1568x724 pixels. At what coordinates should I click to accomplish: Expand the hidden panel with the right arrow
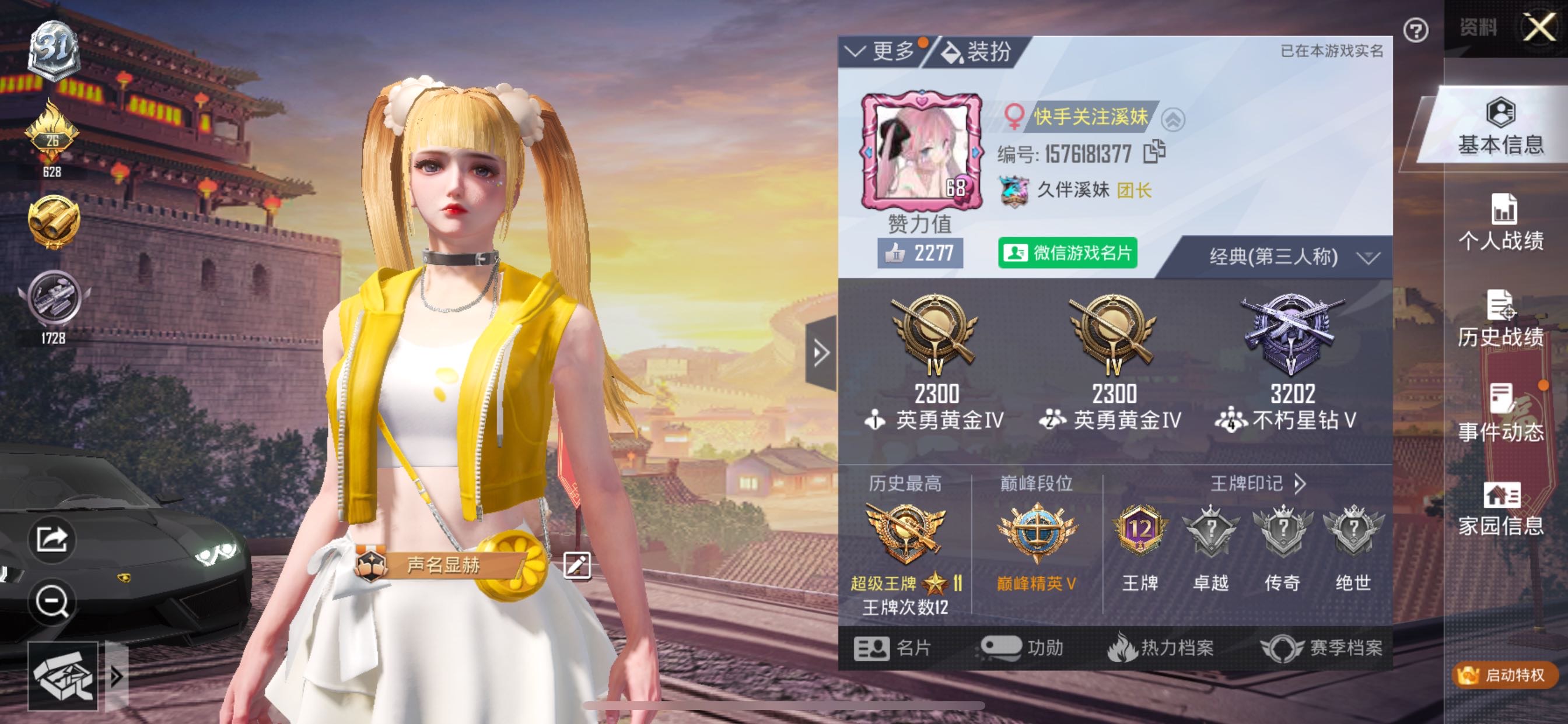click(x=821, y=352)
